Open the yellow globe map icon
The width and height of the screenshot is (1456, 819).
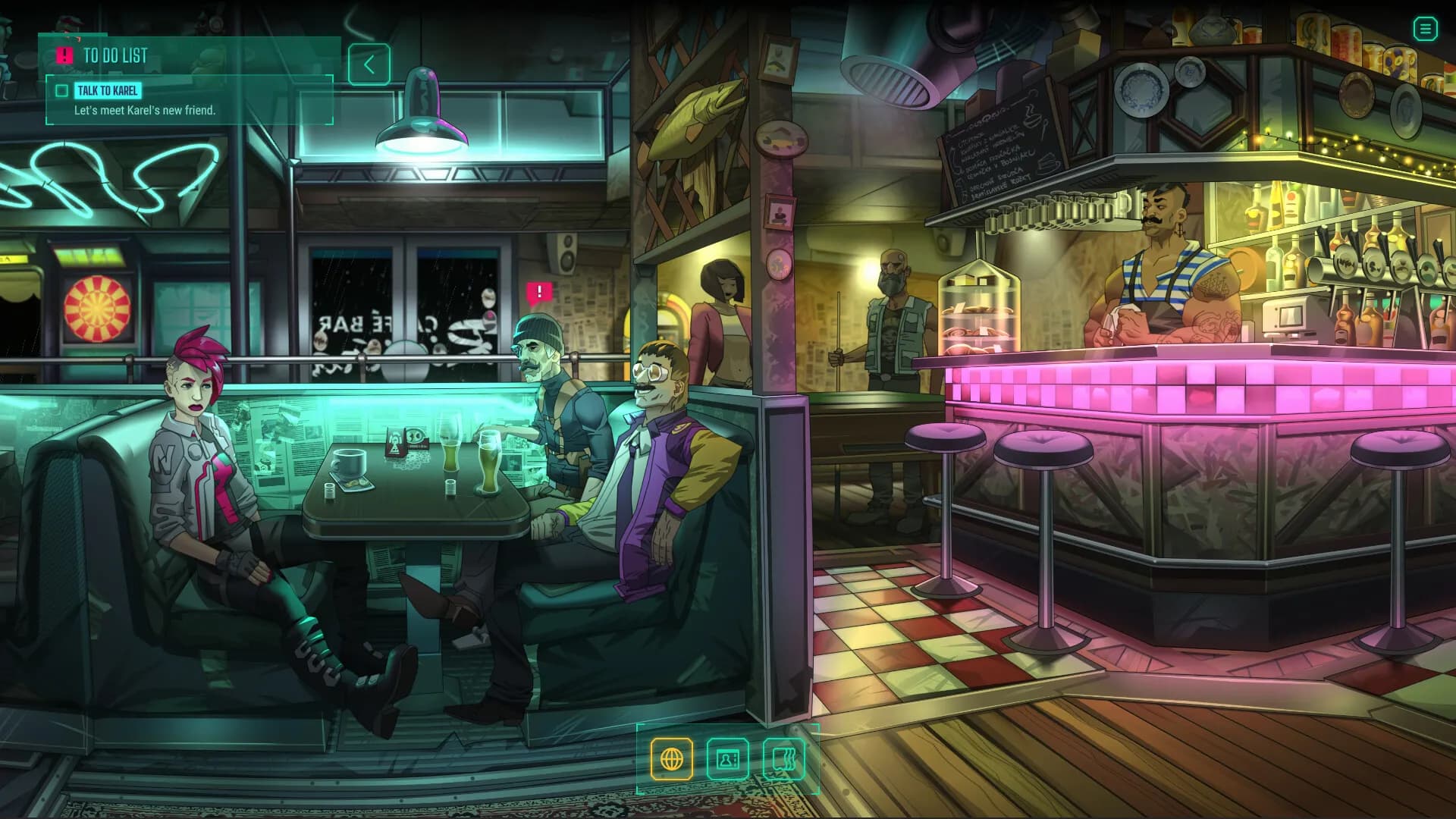coord(672,758)
